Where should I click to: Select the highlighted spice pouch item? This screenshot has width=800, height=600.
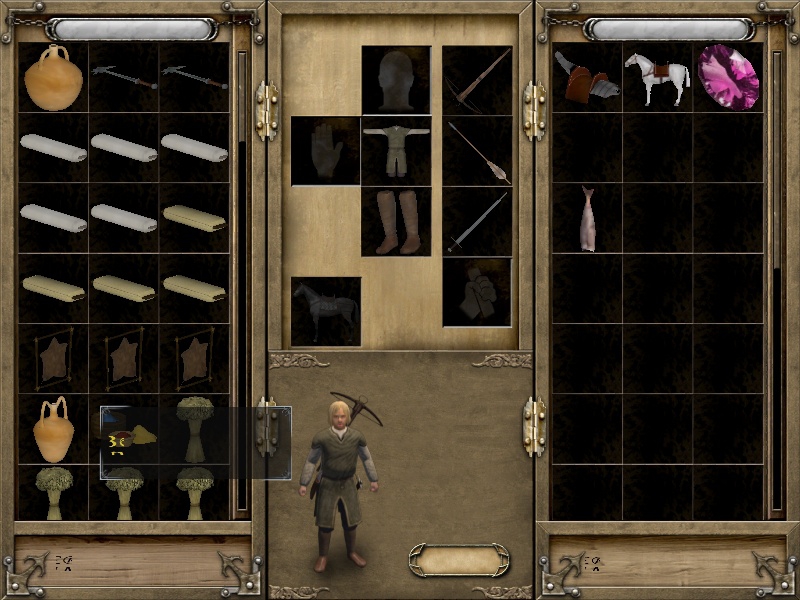click(x=124, y=436)
